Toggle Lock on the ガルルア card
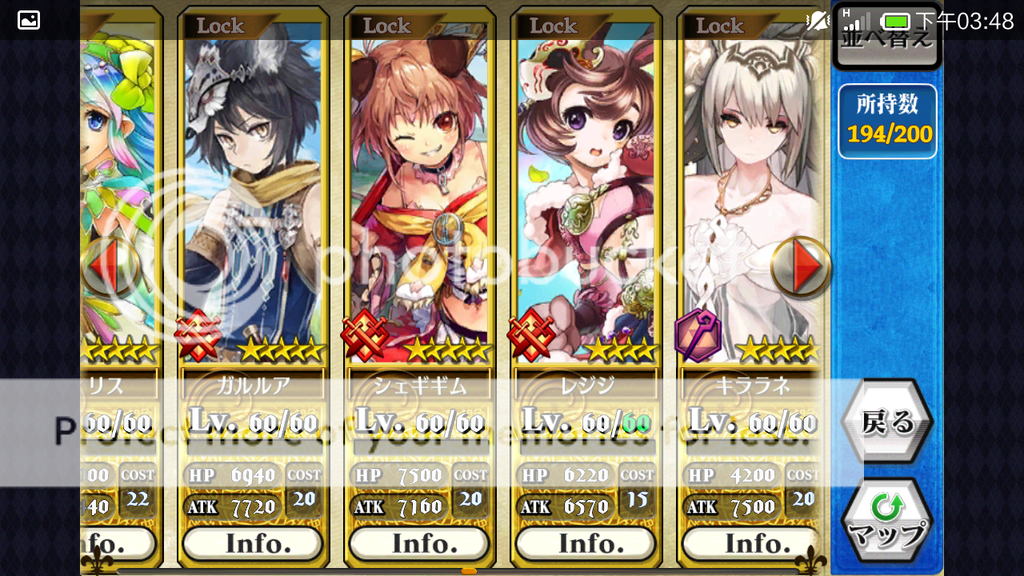Image resolution: width=1024 pixels, height=576 pixels. [220, 25]
